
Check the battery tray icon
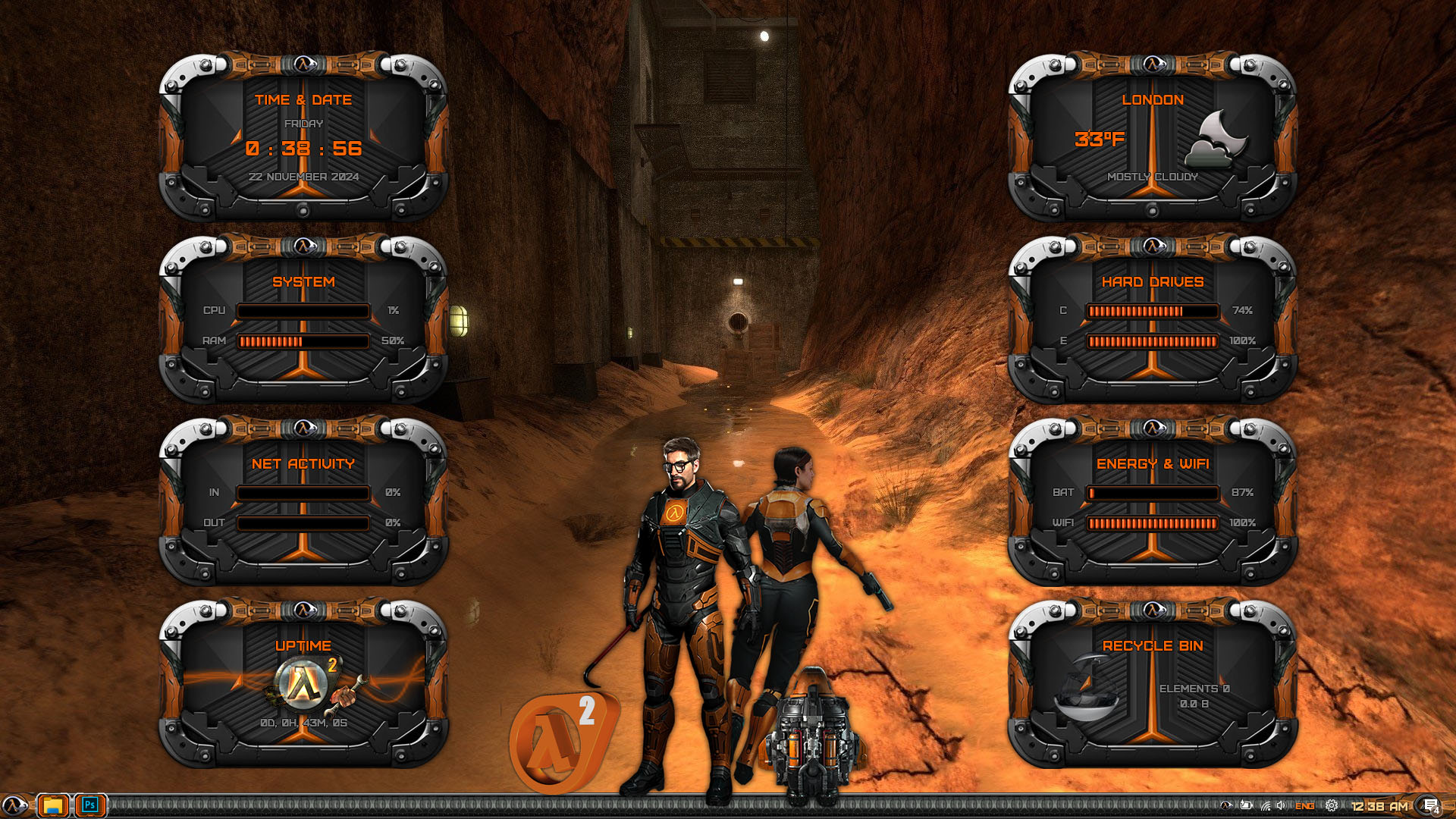coord(1246,806)
